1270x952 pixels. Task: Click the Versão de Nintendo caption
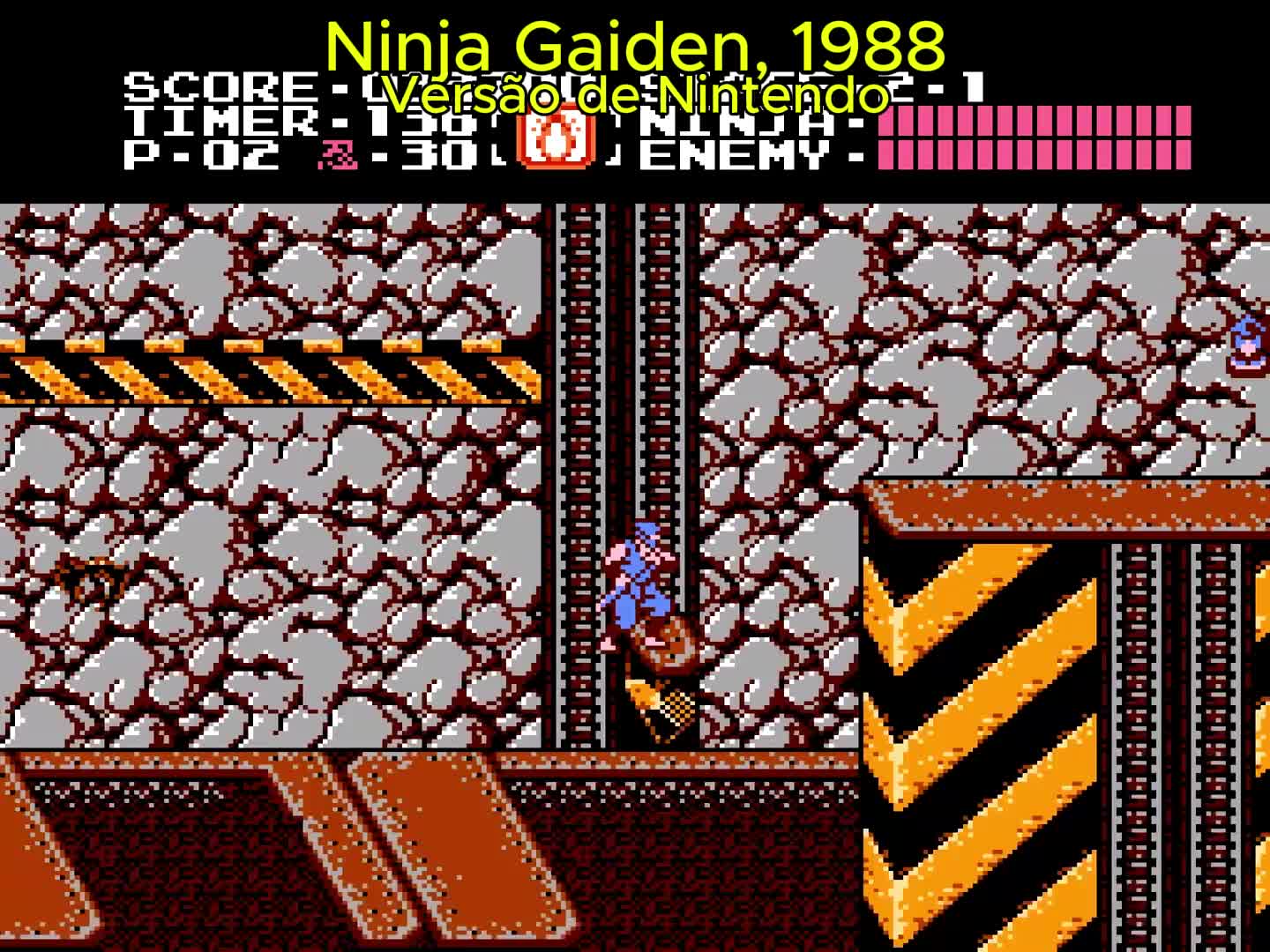pos(635,97)
